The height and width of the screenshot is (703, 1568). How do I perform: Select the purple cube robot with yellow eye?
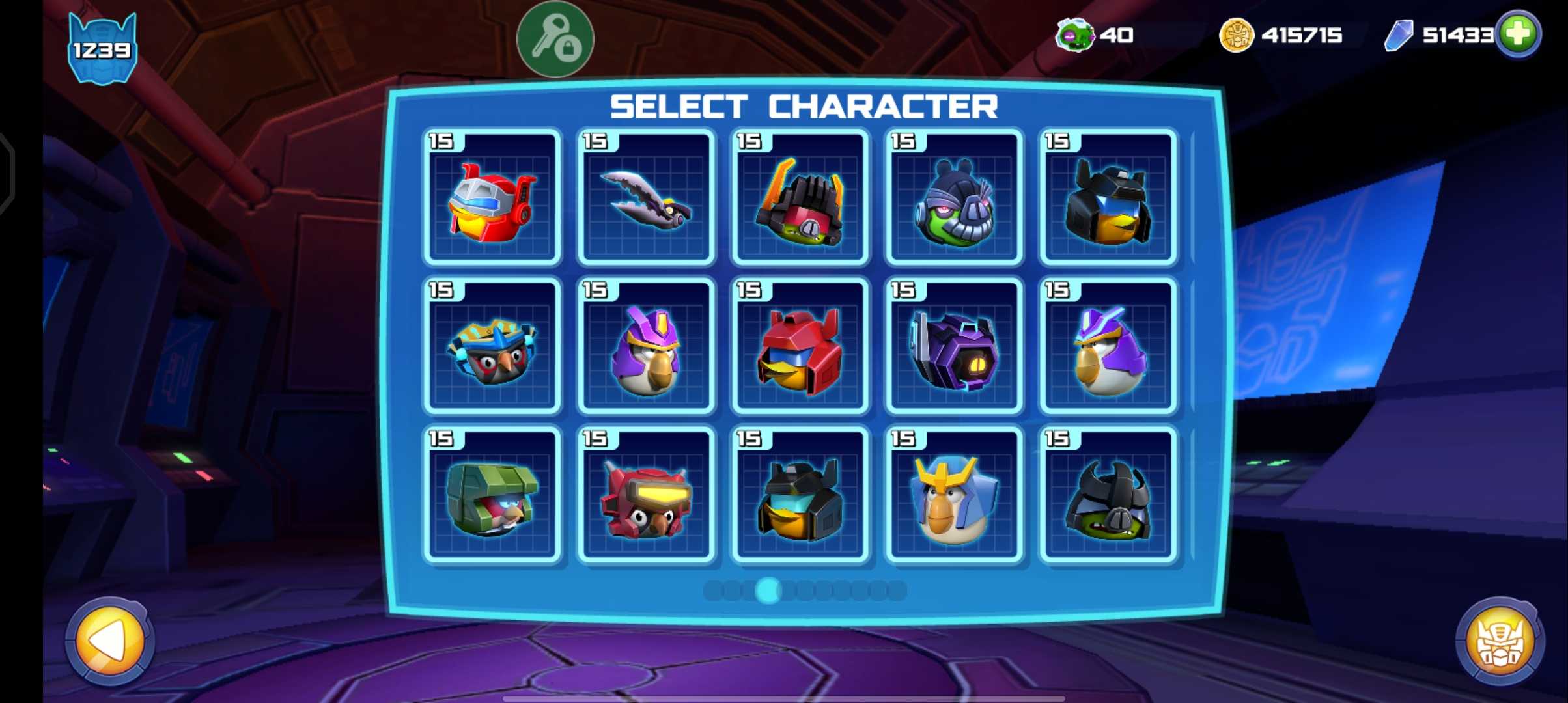point(954,346)
